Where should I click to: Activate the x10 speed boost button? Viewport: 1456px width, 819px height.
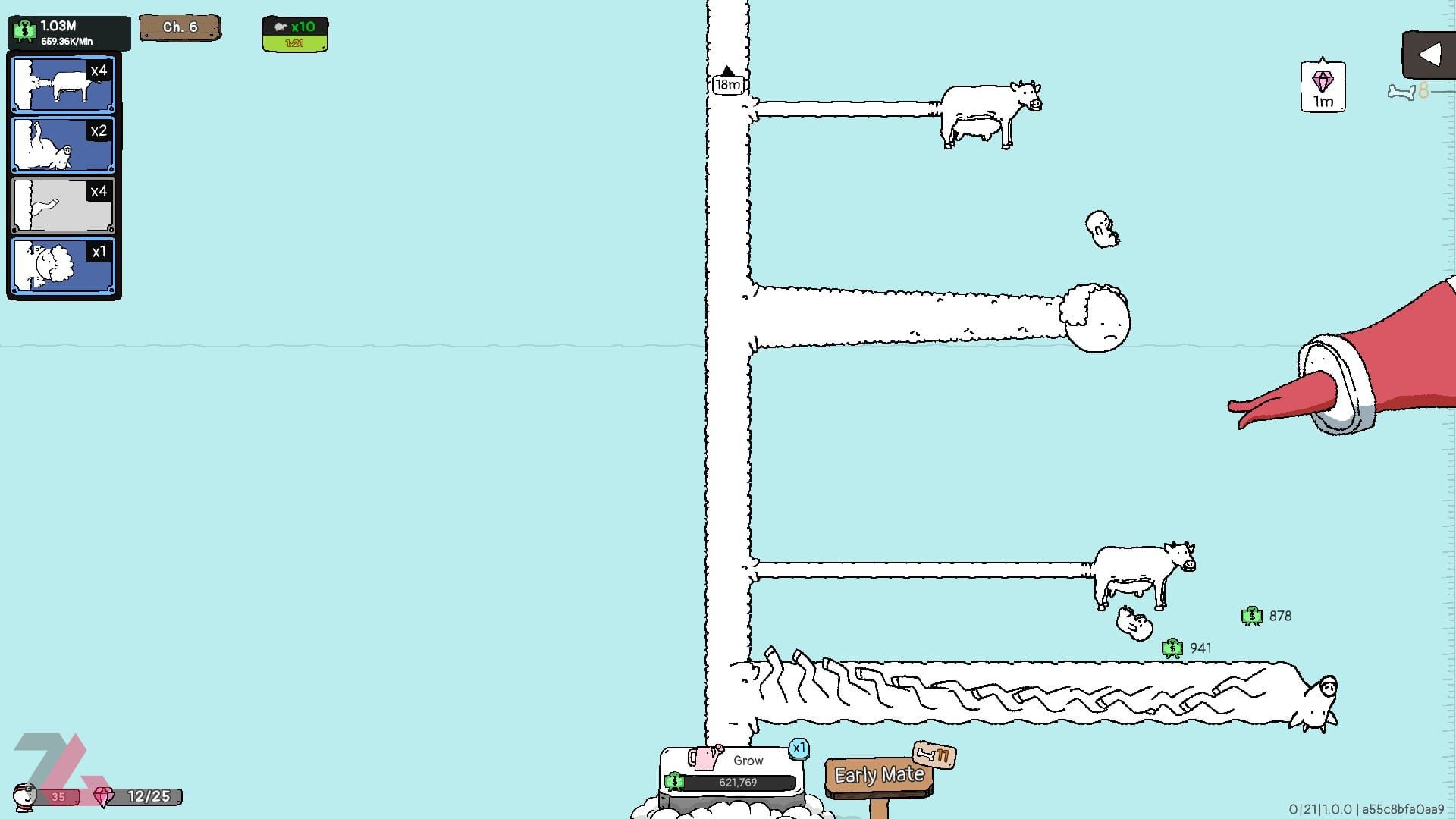click(295, 34)
